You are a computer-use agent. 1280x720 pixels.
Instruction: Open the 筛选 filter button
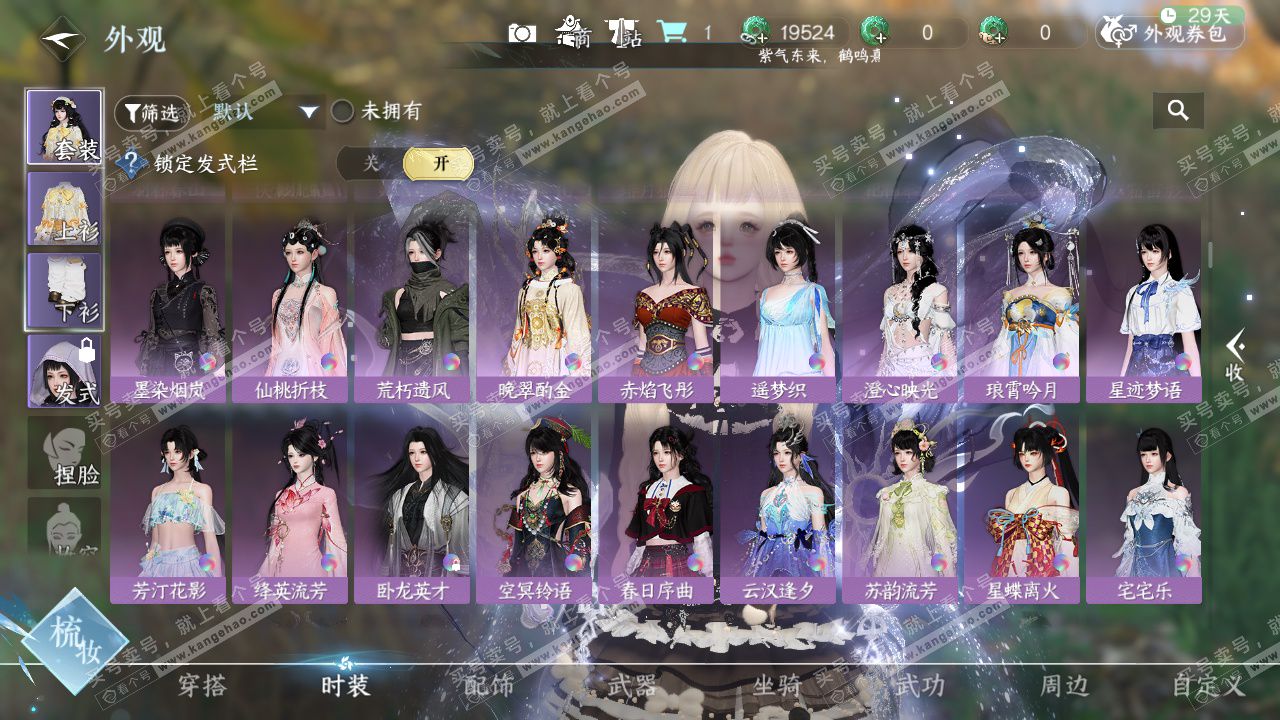click(151, 112)
